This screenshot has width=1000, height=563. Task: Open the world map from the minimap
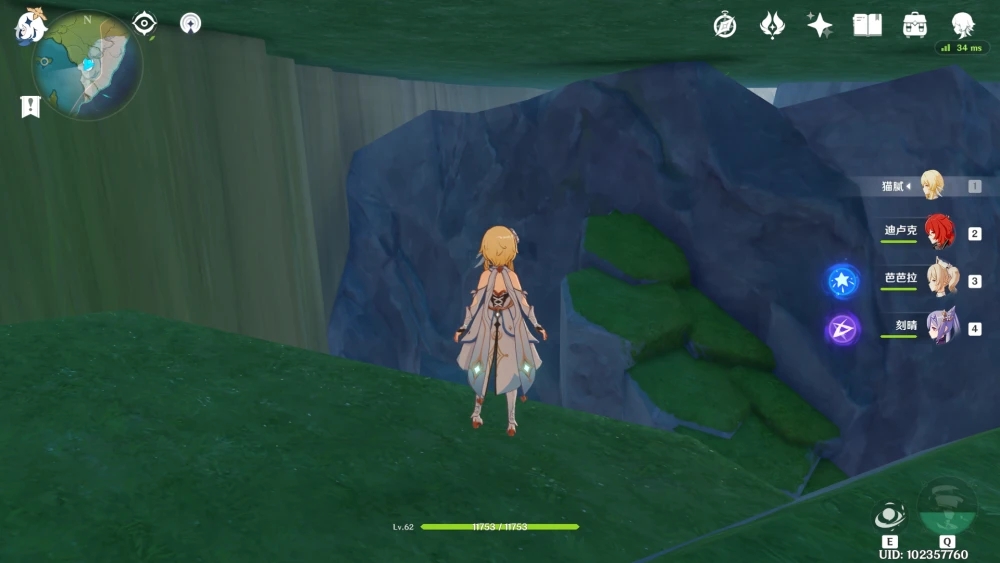[87, 66]
